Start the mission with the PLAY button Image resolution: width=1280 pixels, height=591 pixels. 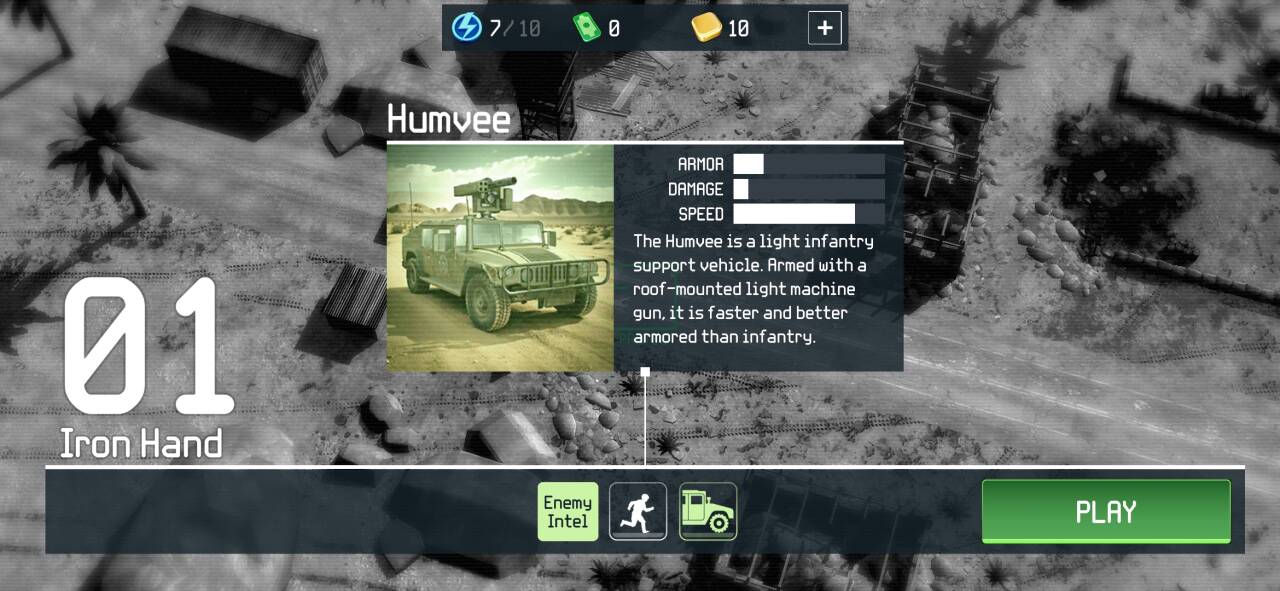(x=1105, y=512)
